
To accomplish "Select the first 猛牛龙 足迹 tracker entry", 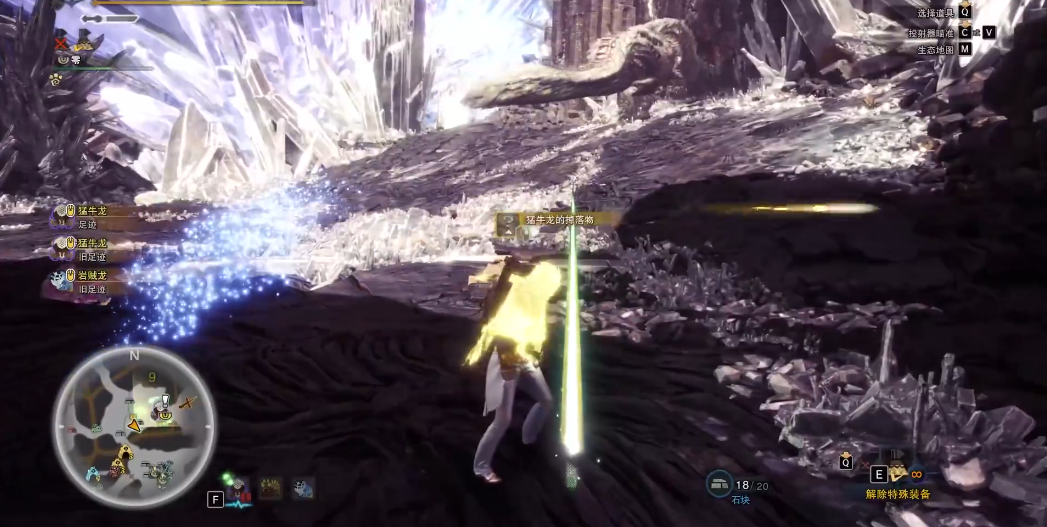I will coord(90,217).
